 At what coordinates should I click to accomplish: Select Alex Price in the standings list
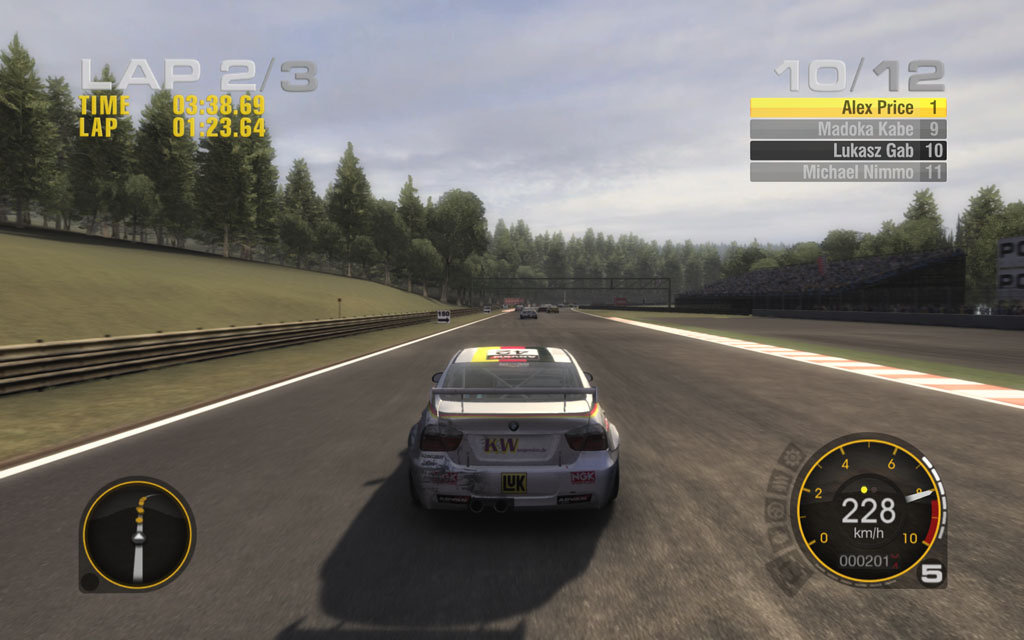[x=848, y=108]
